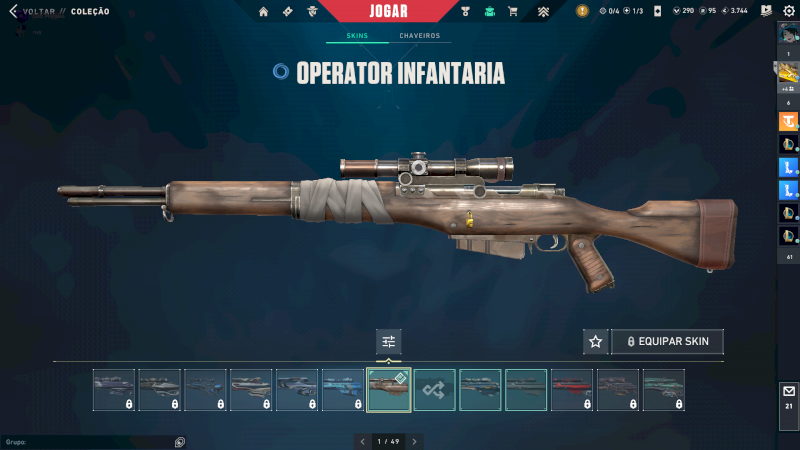The width and height of the screenshot is (800, 450).
Task: Open the yellow exclamation alert icon
Action: click(x=582, y=11)
